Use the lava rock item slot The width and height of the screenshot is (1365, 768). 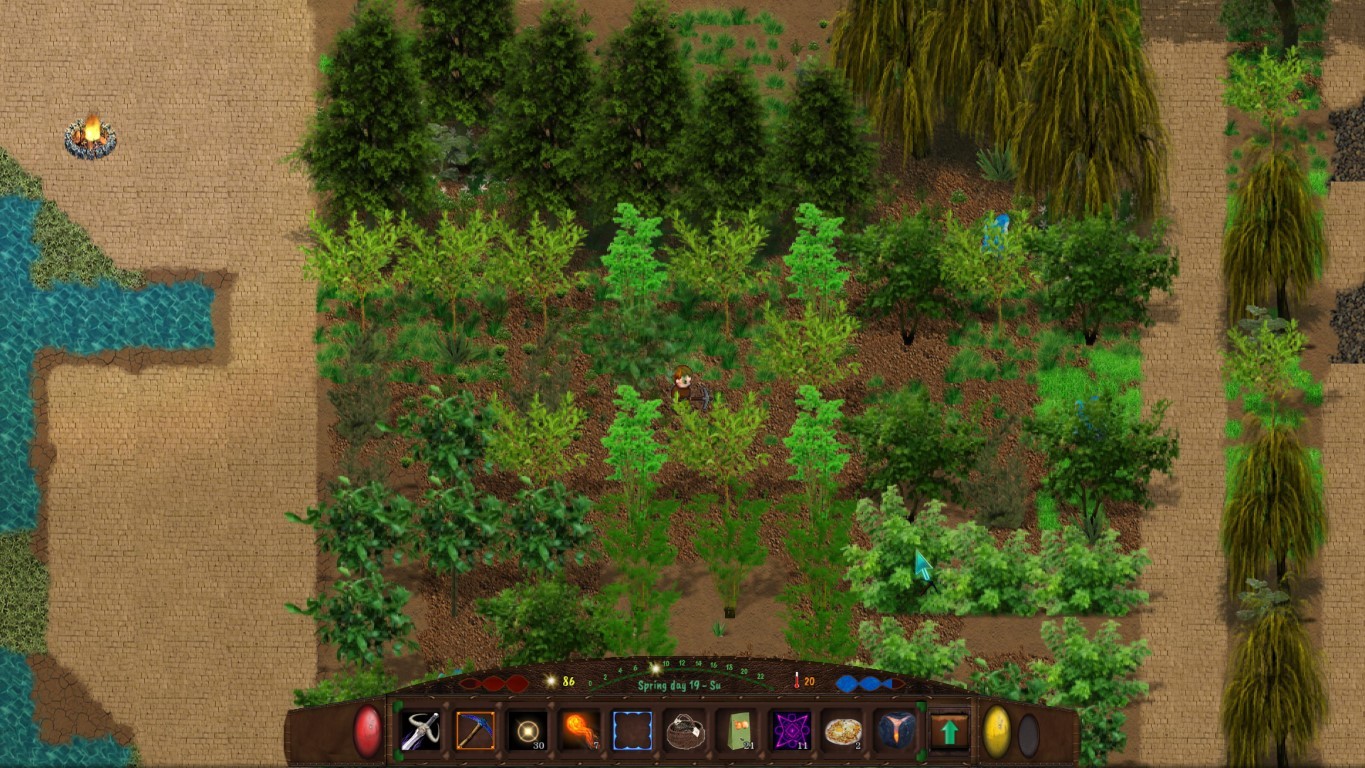[895, 730]
